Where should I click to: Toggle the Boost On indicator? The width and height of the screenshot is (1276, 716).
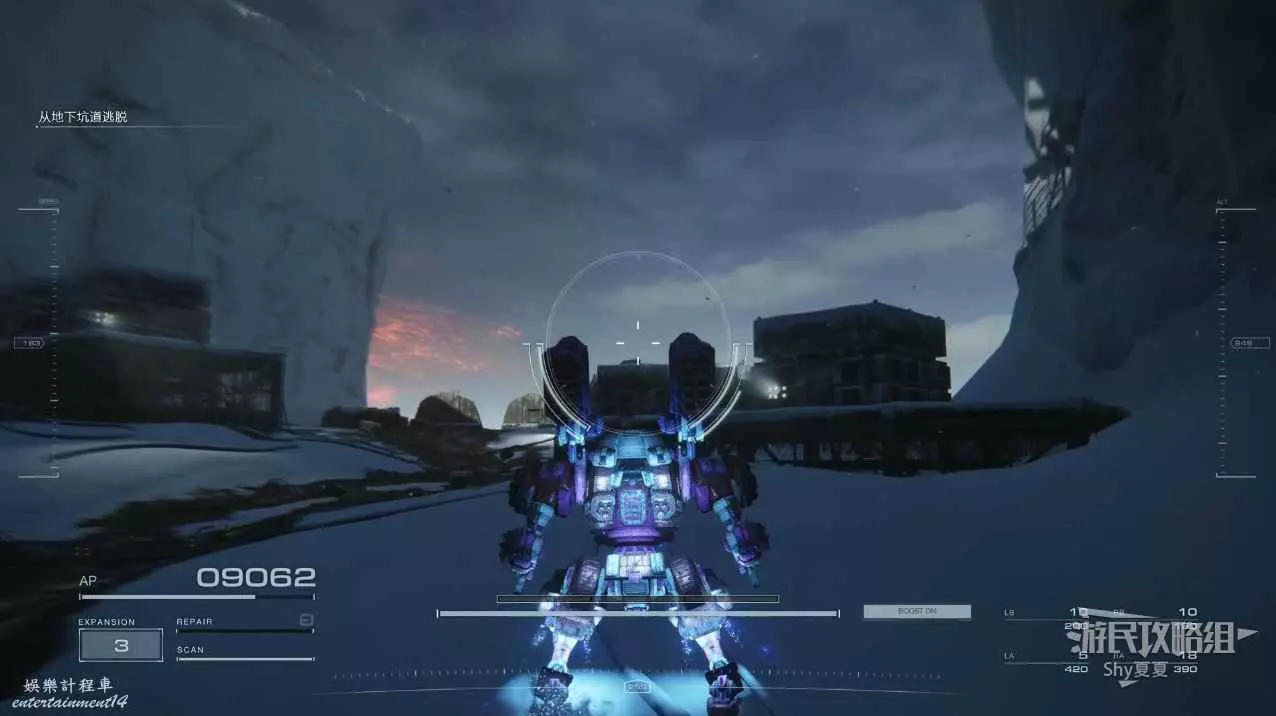pos(917,611)
